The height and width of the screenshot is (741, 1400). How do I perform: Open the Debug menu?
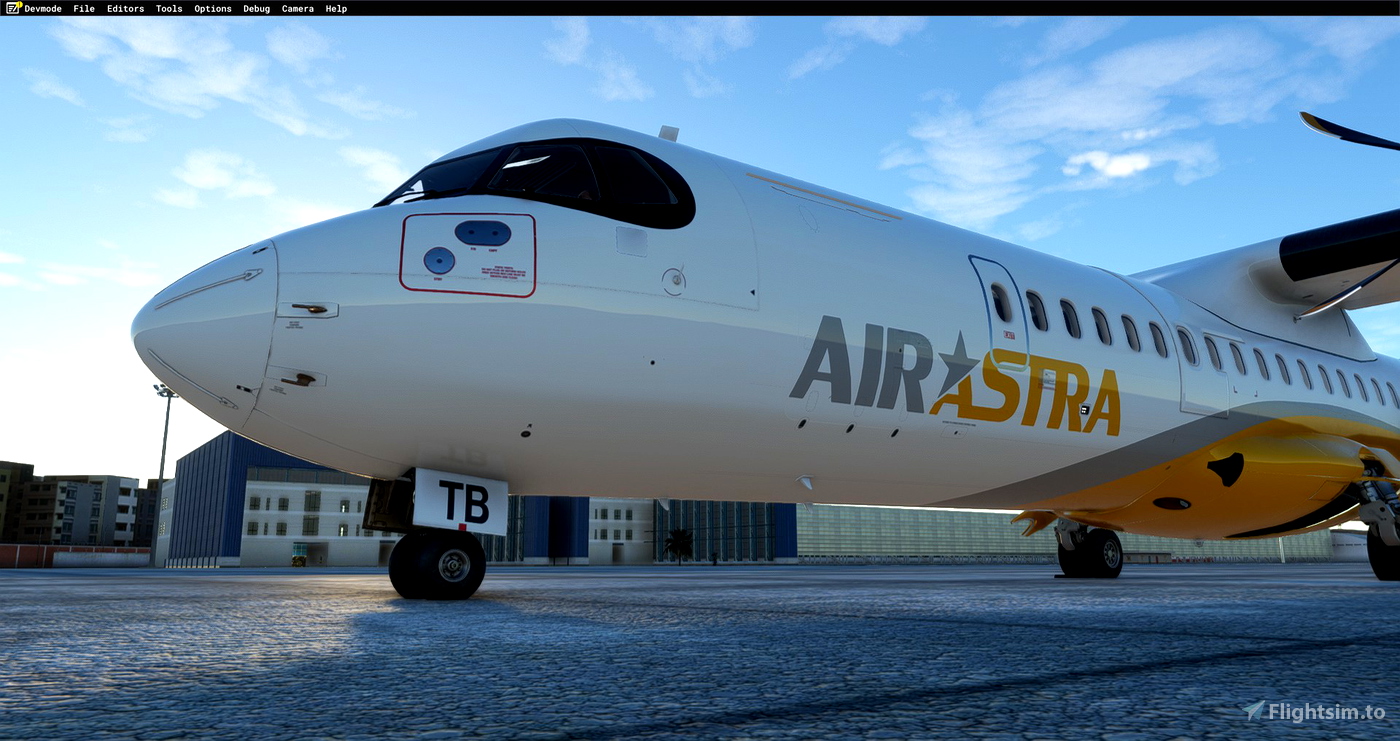255,8
